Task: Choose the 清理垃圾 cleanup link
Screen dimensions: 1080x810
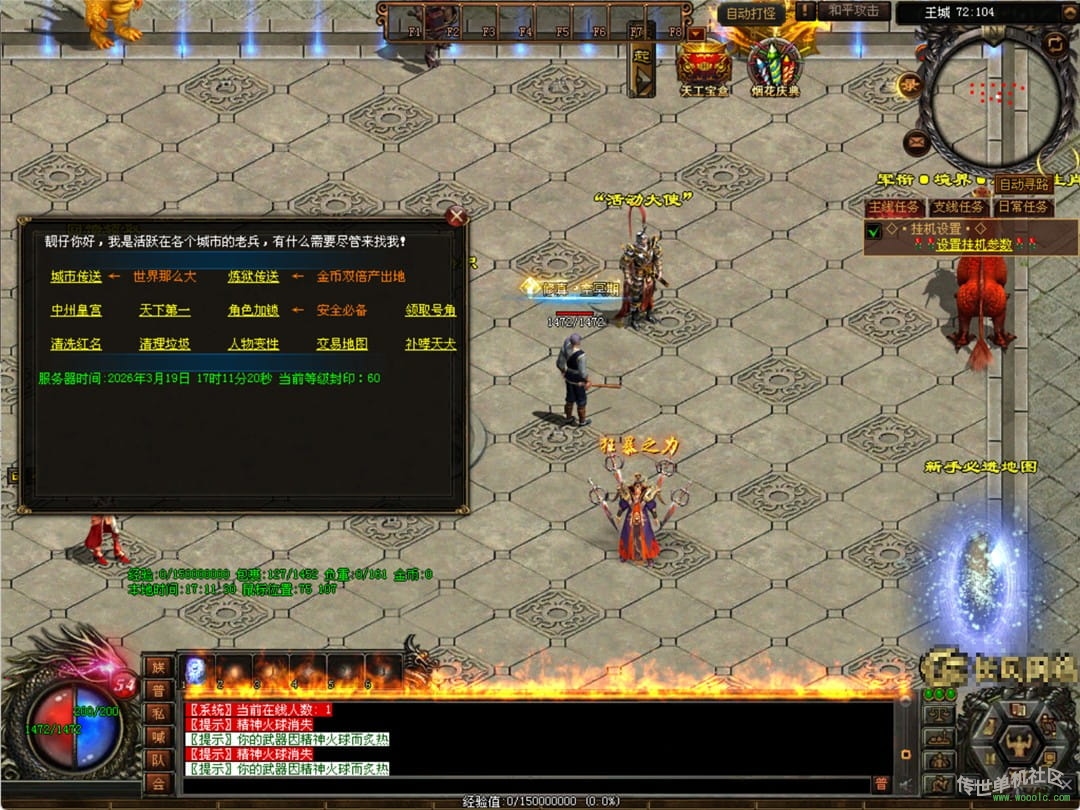Action: click(164, 344)
